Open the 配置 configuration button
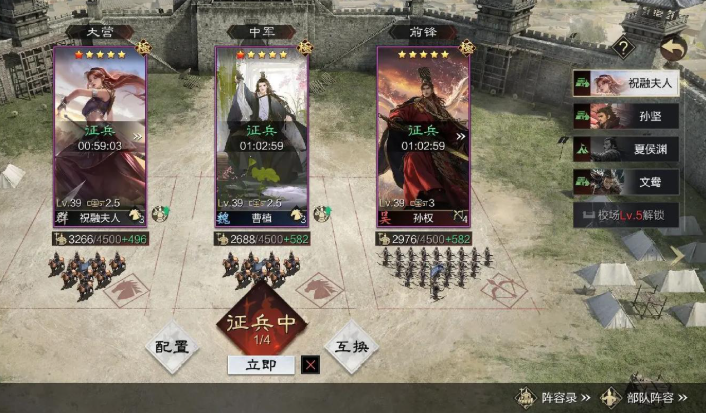The width and height of the screenshot is (706, 413). point(172,345)
